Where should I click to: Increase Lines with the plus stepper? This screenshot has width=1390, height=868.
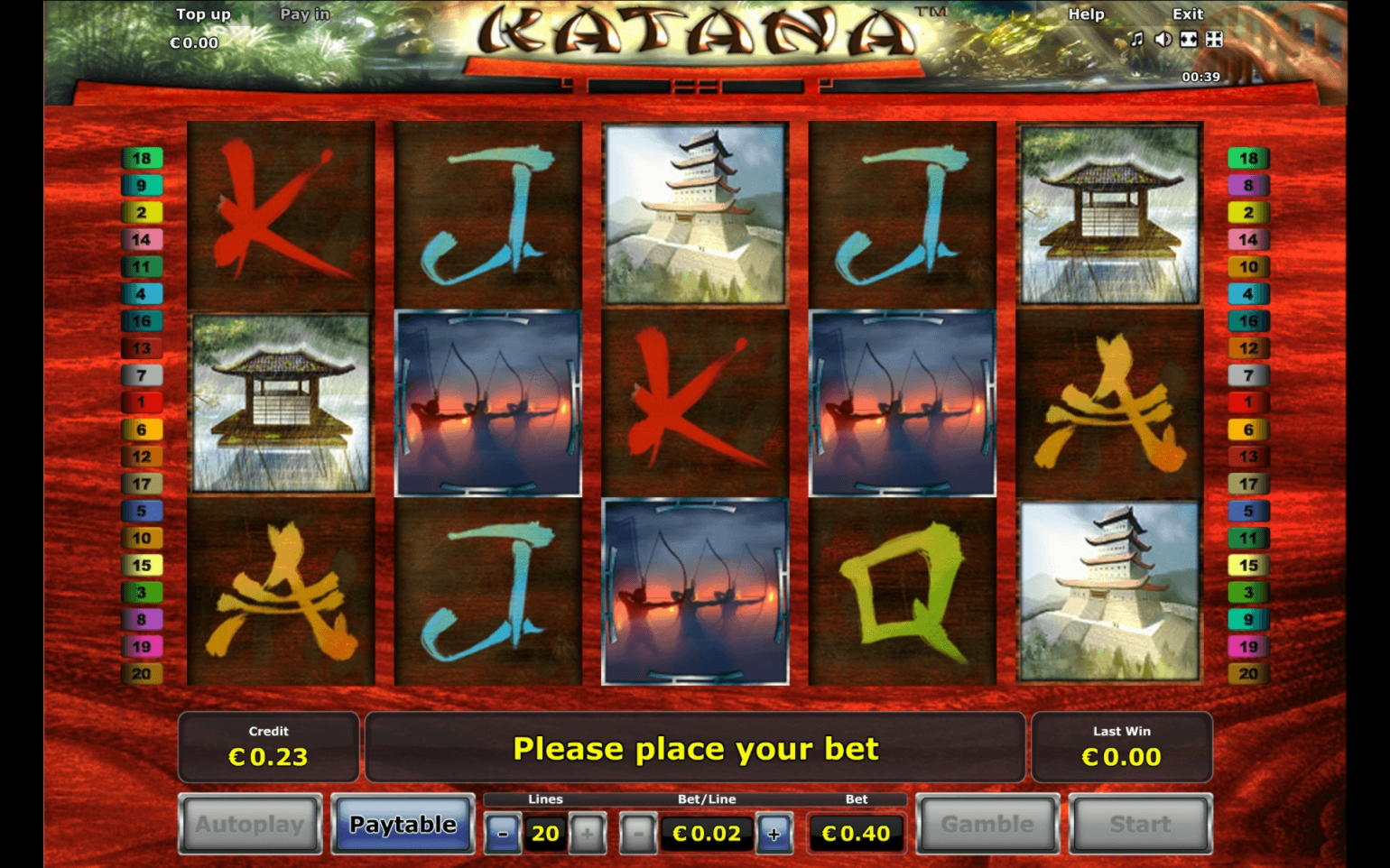point(588,833)
